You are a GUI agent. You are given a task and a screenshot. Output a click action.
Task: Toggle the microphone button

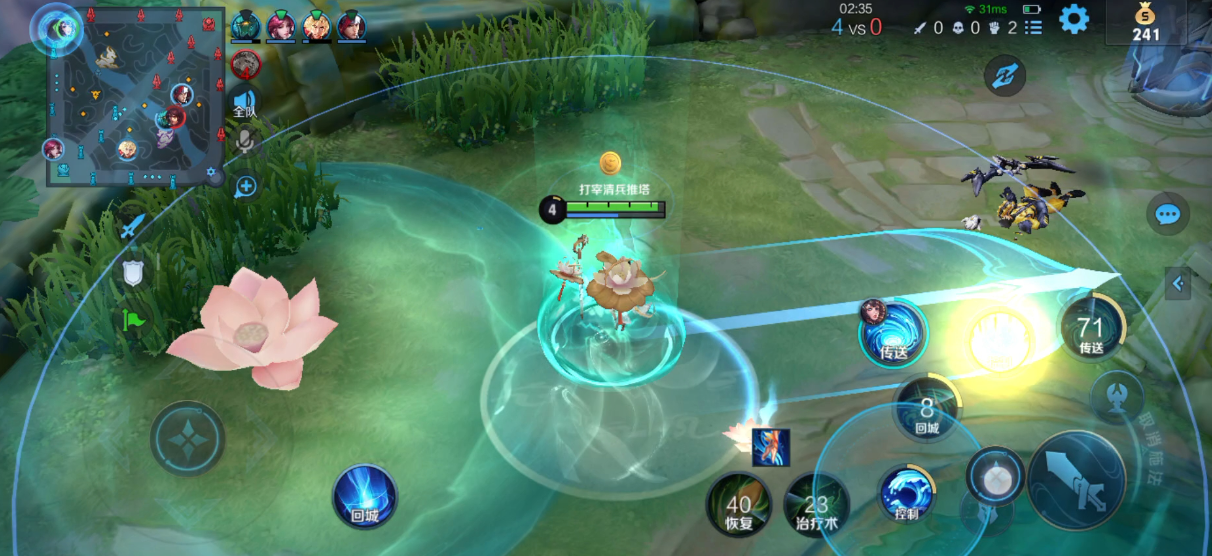(x=244, y=142)
